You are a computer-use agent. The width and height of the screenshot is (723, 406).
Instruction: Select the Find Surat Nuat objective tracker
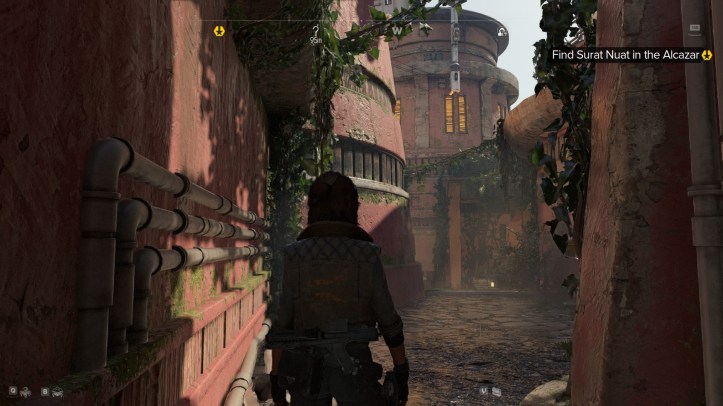pos(630,55)
